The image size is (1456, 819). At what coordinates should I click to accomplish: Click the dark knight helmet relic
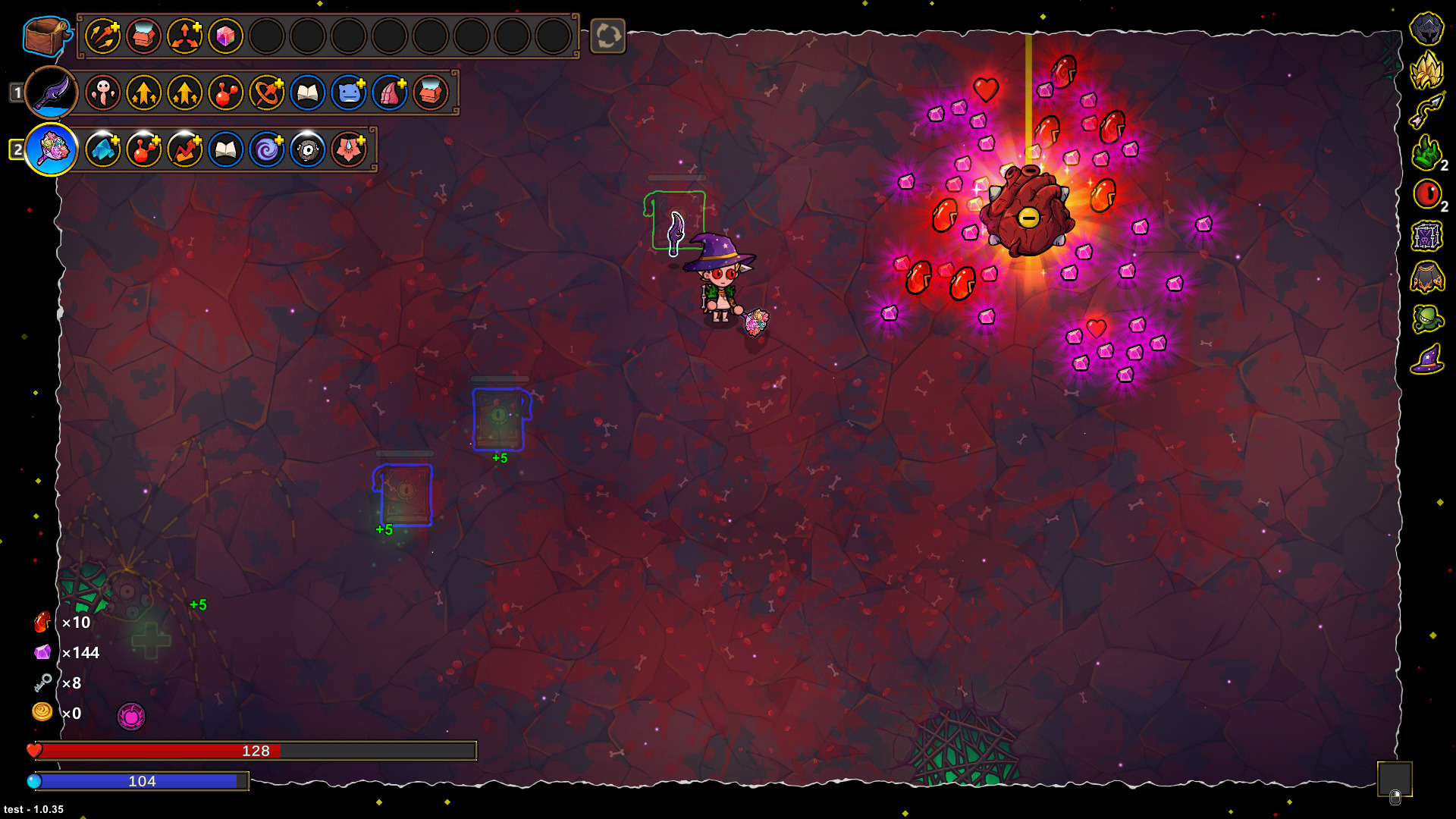click(x=1426, y=29)
